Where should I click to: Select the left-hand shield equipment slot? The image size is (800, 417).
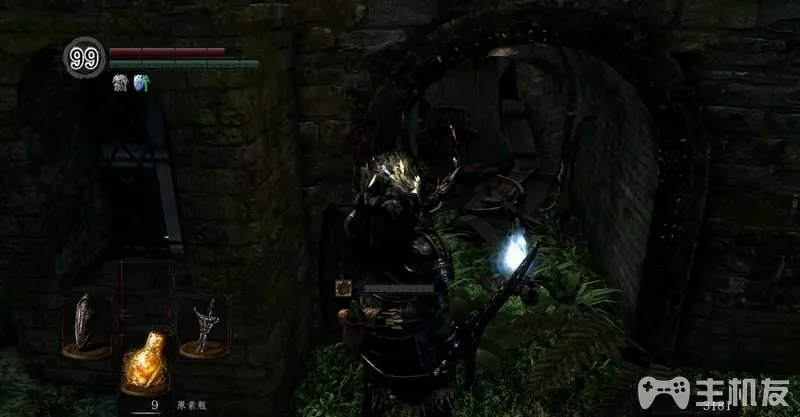pyautogui.click(x=85, y=323)
